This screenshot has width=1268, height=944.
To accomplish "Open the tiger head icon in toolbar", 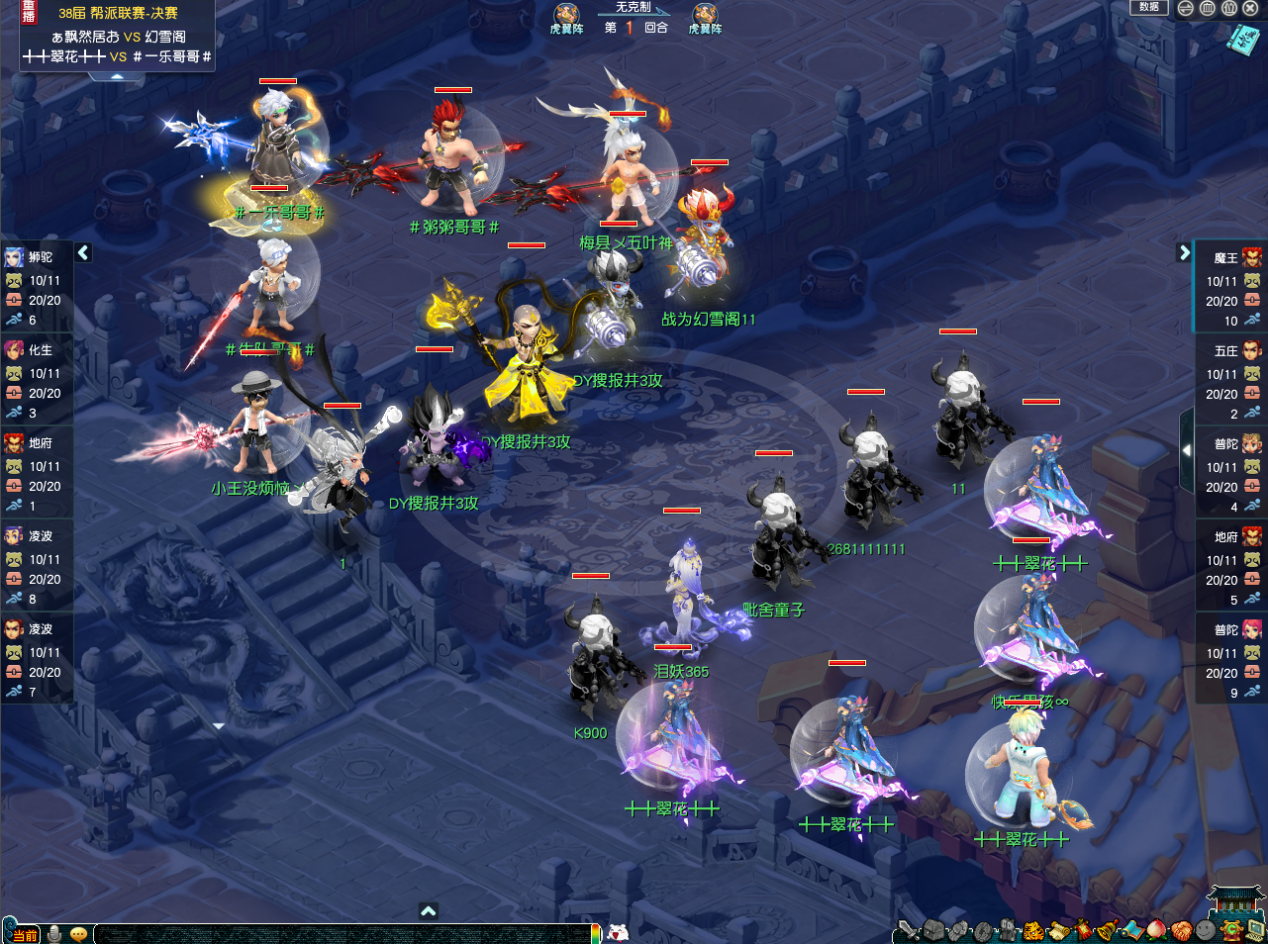I will 1032,930.
